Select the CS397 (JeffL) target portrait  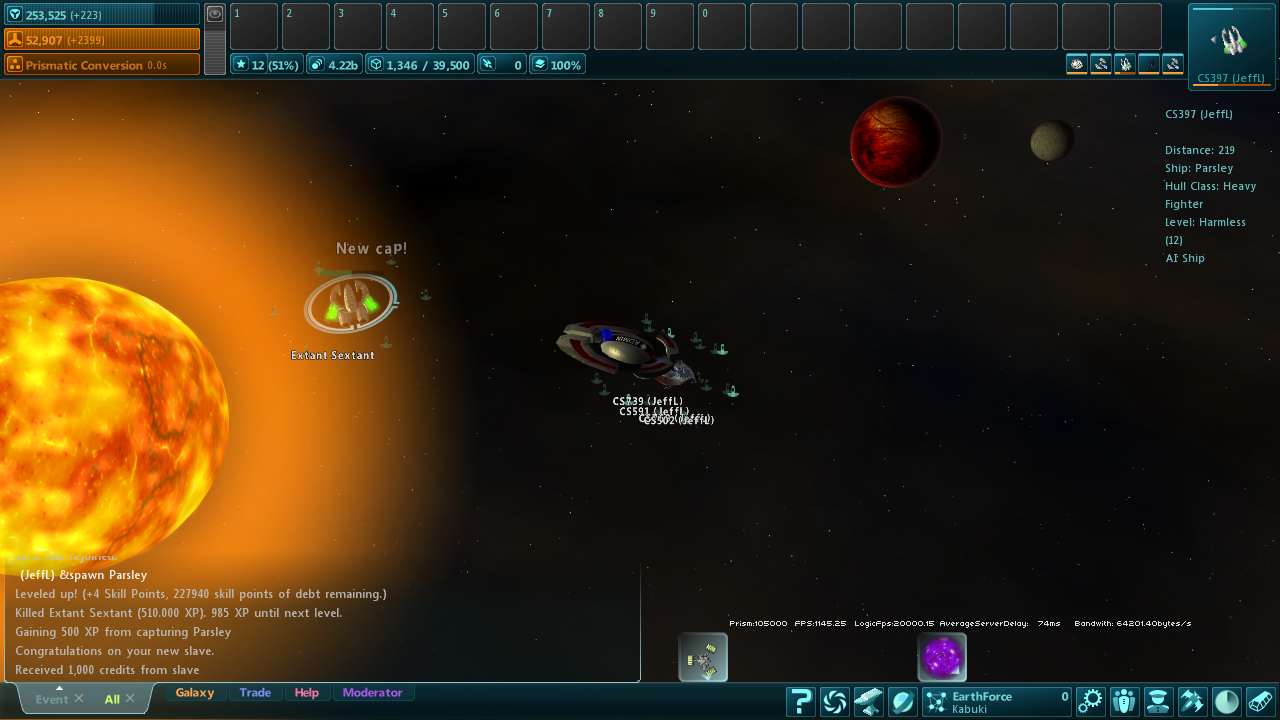1231,45
